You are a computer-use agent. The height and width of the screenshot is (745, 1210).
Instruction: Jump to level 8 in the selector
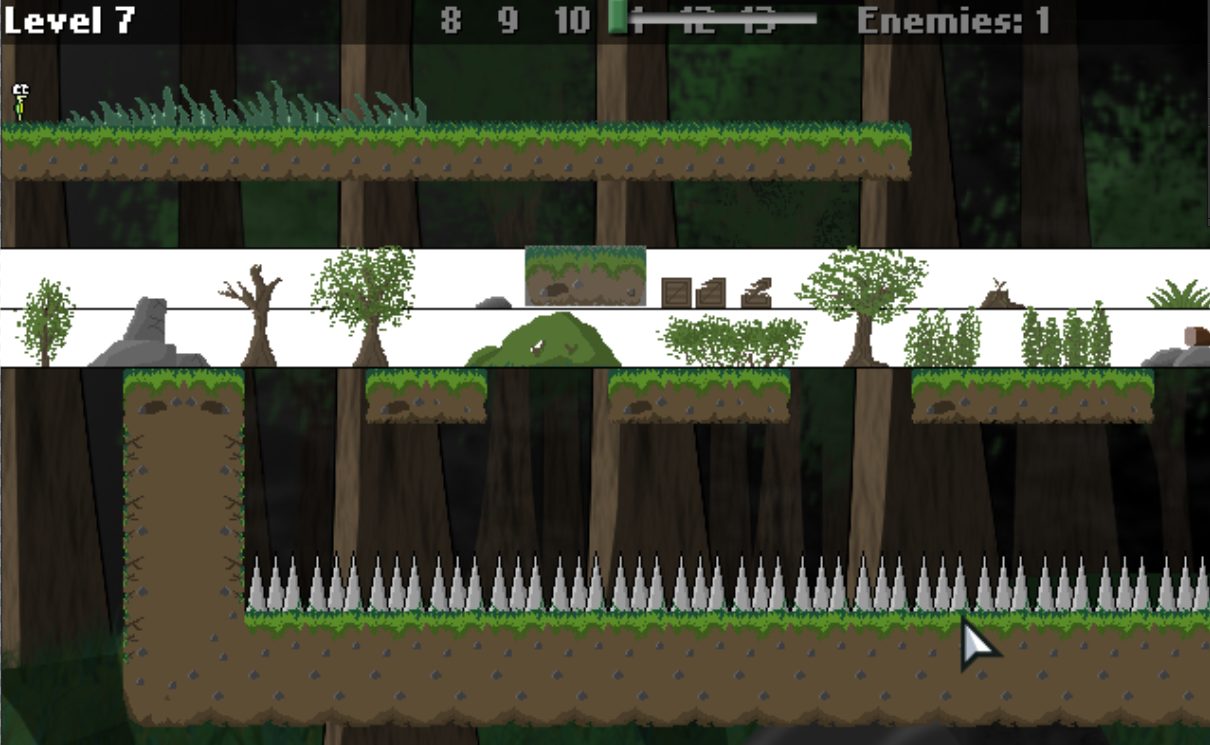coord(451,20)
